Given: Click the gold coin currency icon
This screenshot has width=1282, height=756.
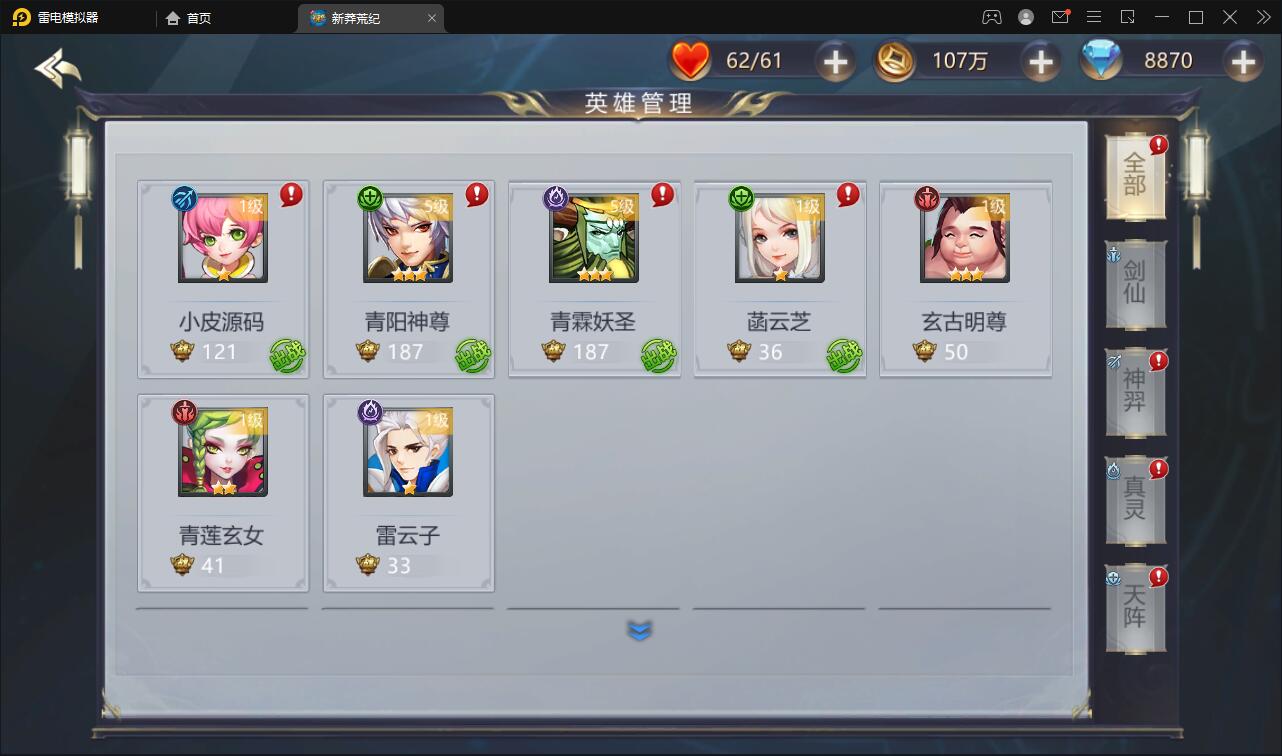Looking at the screenshot, I should (893, 60).
